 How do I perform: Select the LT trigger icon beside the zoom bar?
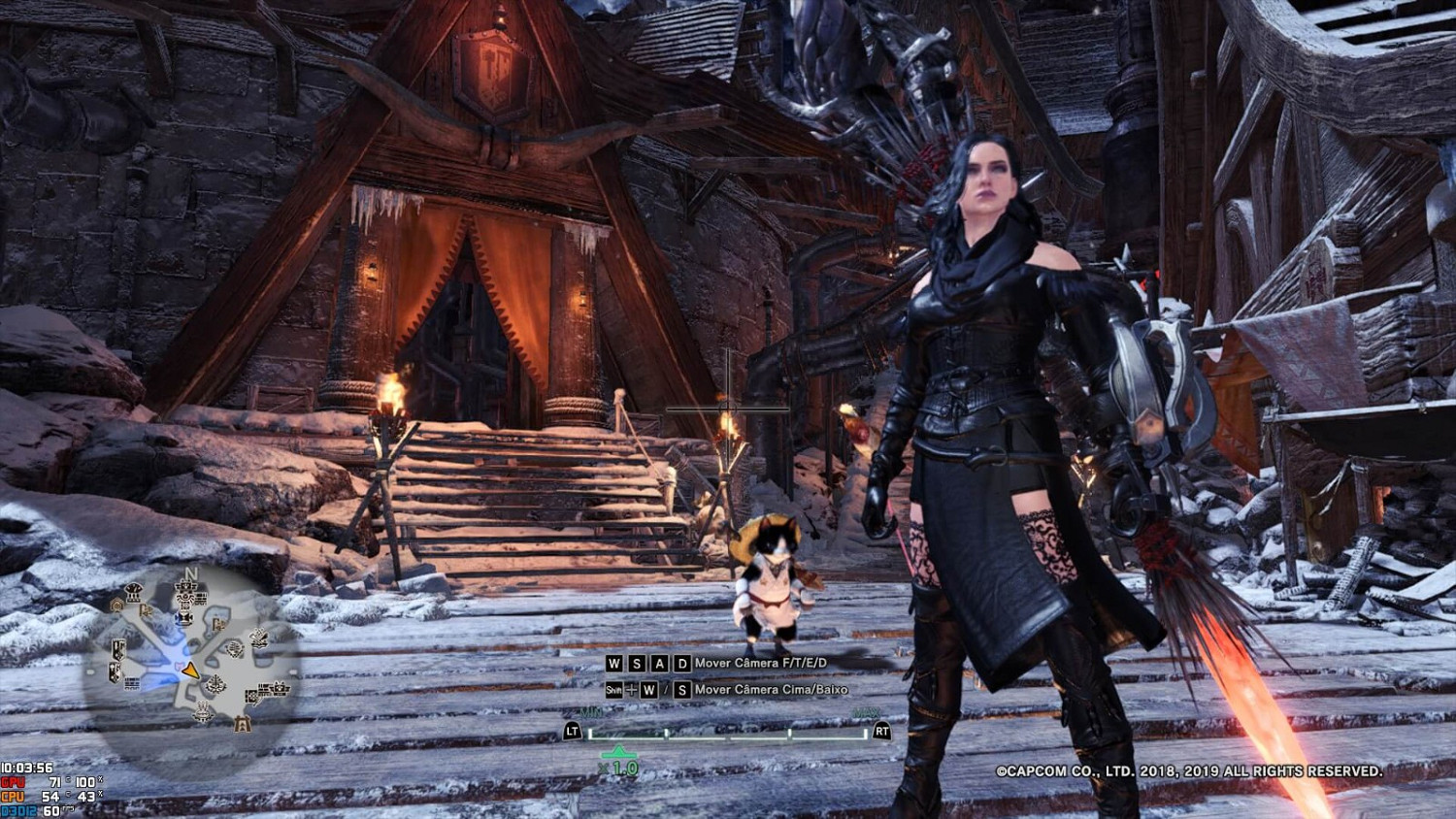click(573, 732)
